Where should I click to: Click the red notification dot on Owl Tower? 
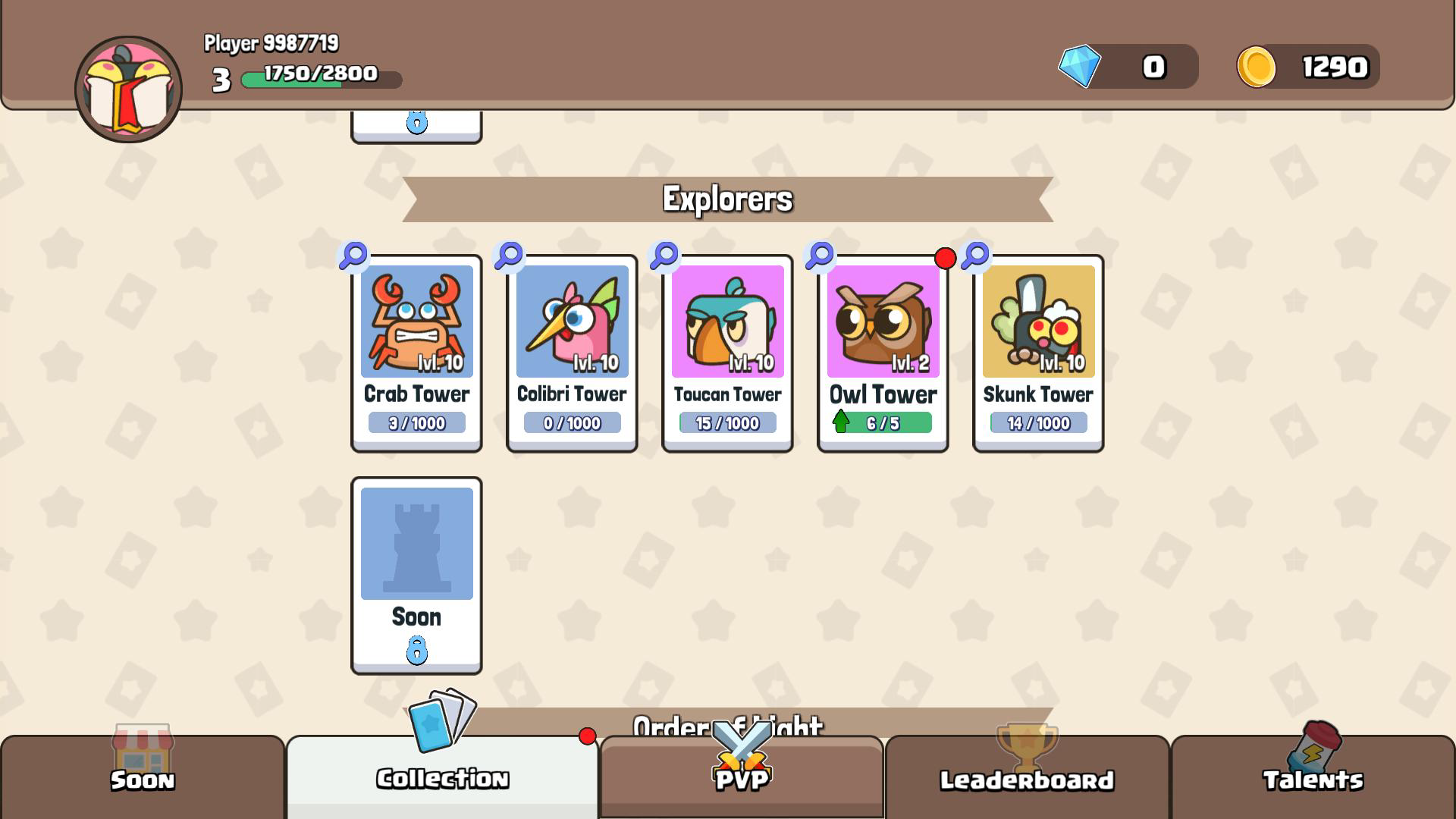pos(945,258)
